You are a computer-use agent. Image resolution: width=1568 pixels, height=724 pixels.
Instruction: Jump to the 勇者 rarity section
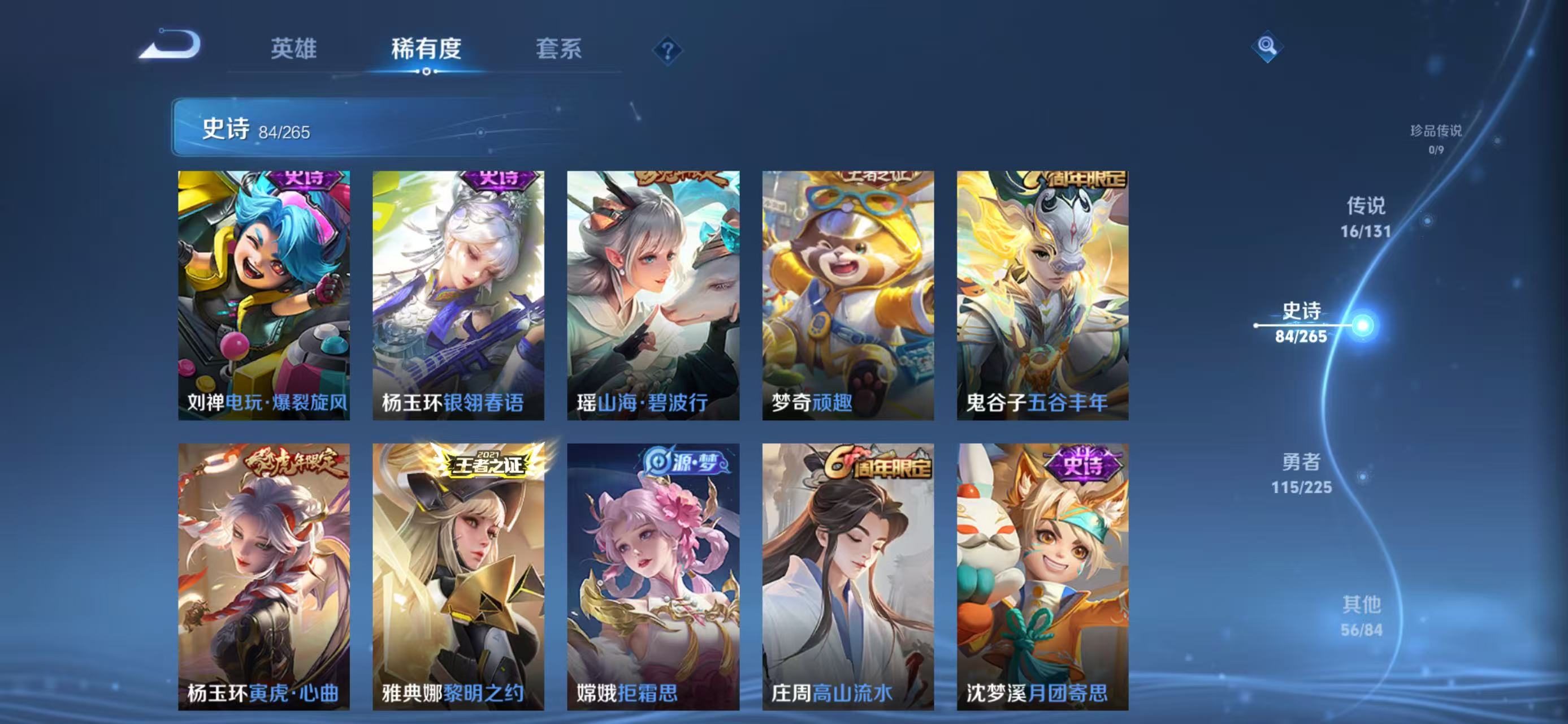1301,473
